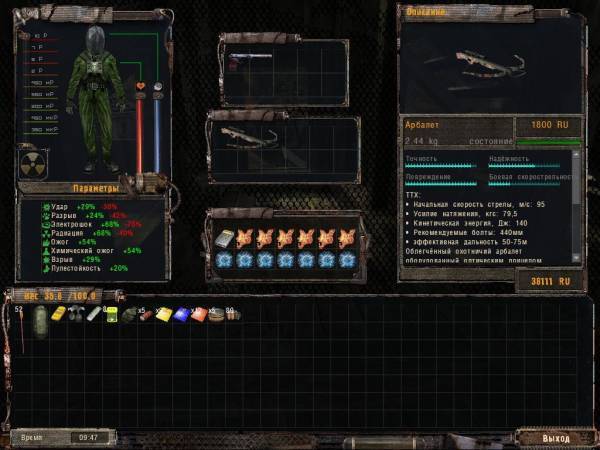Image resolution: width=600 pixels, height=450 pixels.
Task: Select the ammo stack marked 80
Action: click(x=232, y=315)
